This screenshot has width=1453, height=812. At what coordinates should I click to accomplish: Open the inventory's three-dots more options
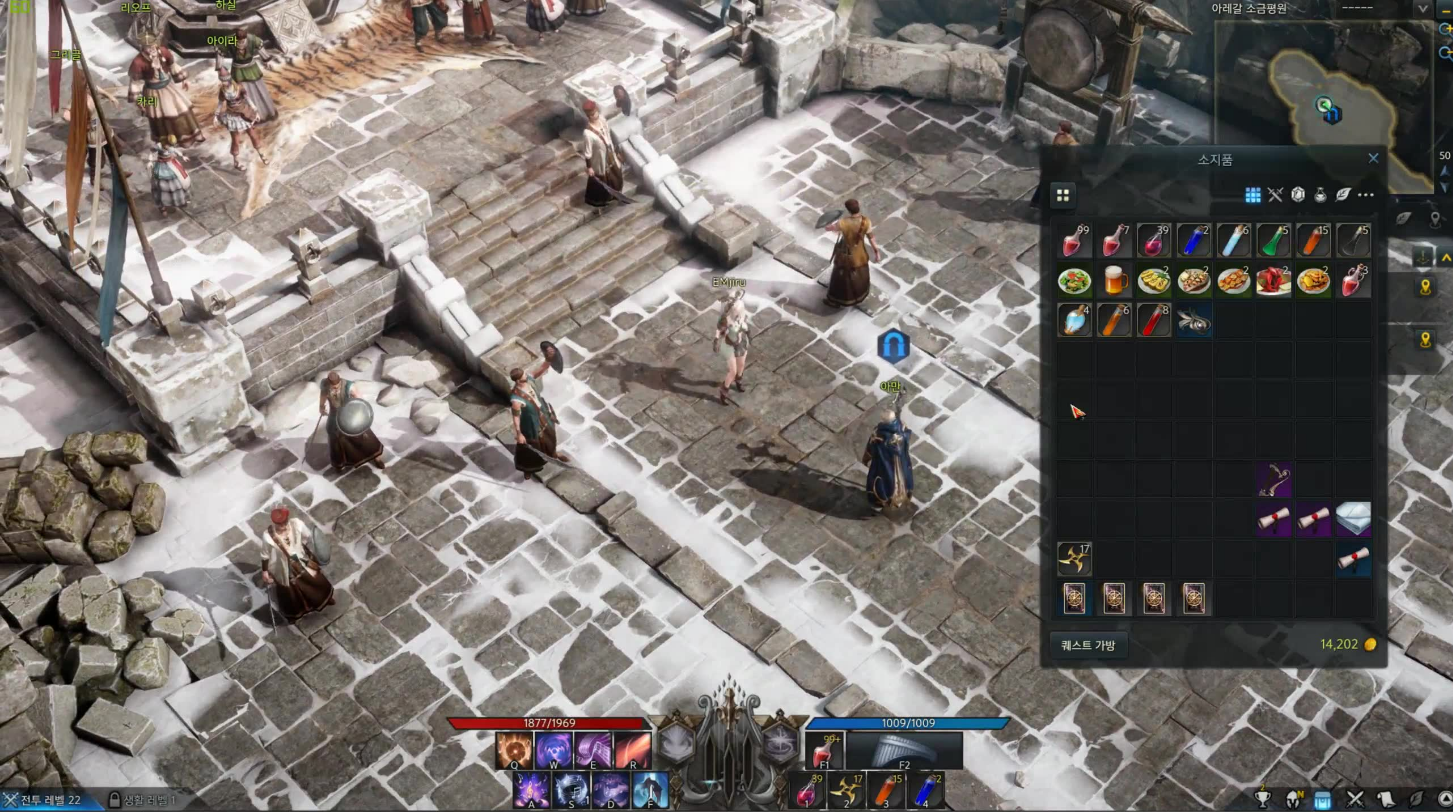click(x=1366, y=195)
